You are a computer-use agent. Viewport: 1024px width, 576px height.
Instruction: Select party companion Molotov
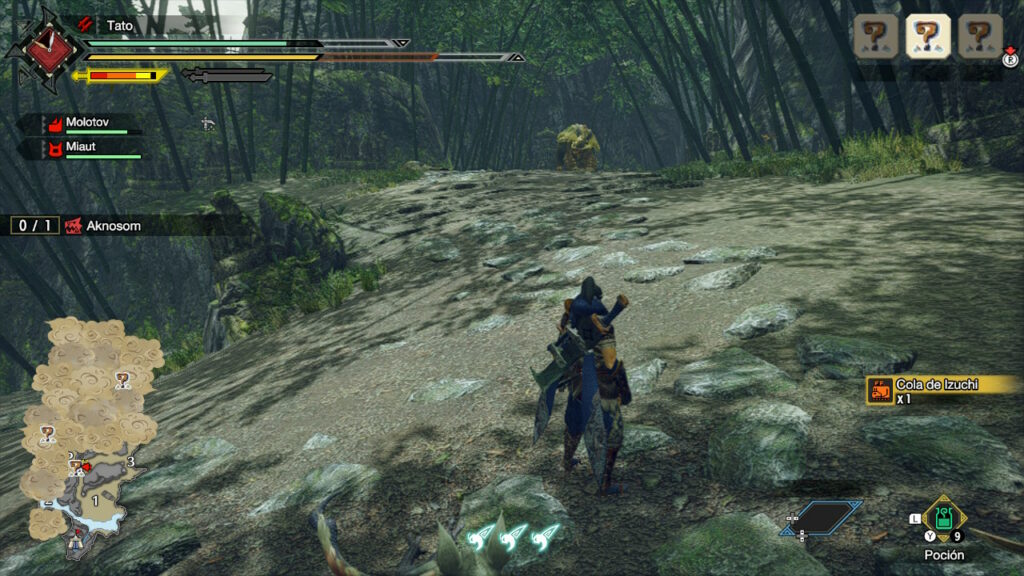pyautogui.click(x=87, y=124)
